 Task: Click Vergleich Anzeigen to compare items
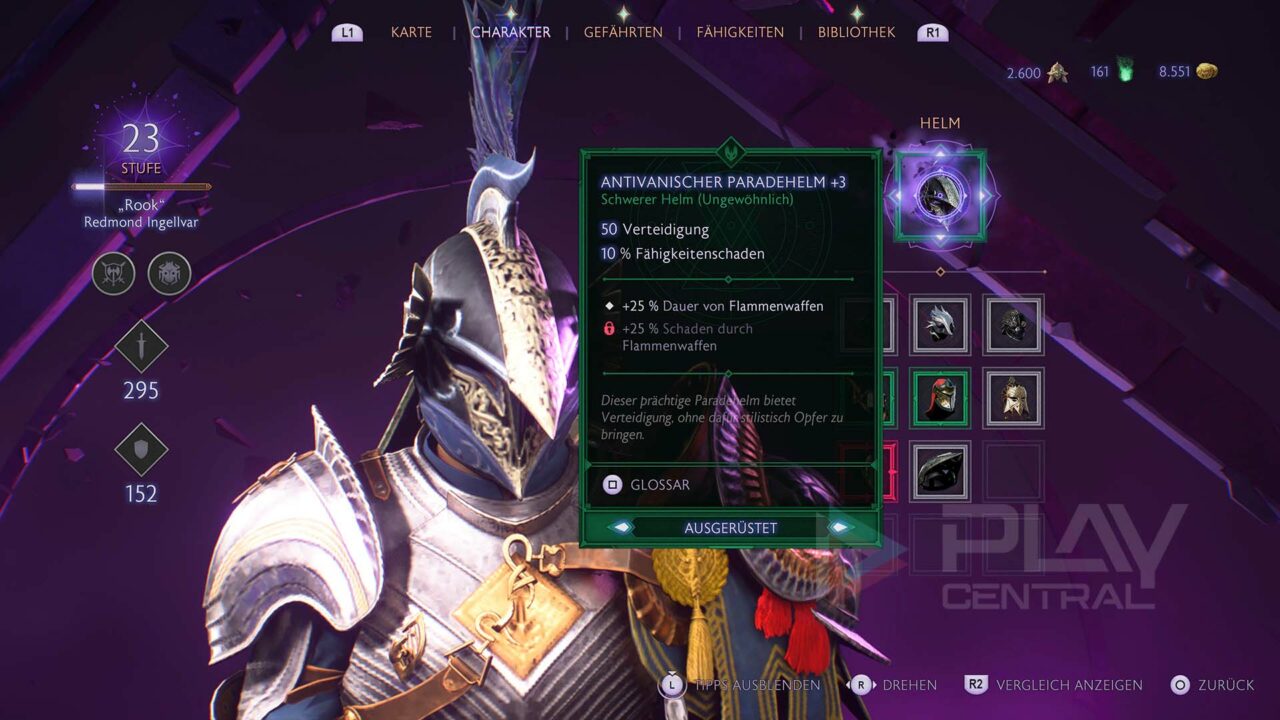(1054, 685)
